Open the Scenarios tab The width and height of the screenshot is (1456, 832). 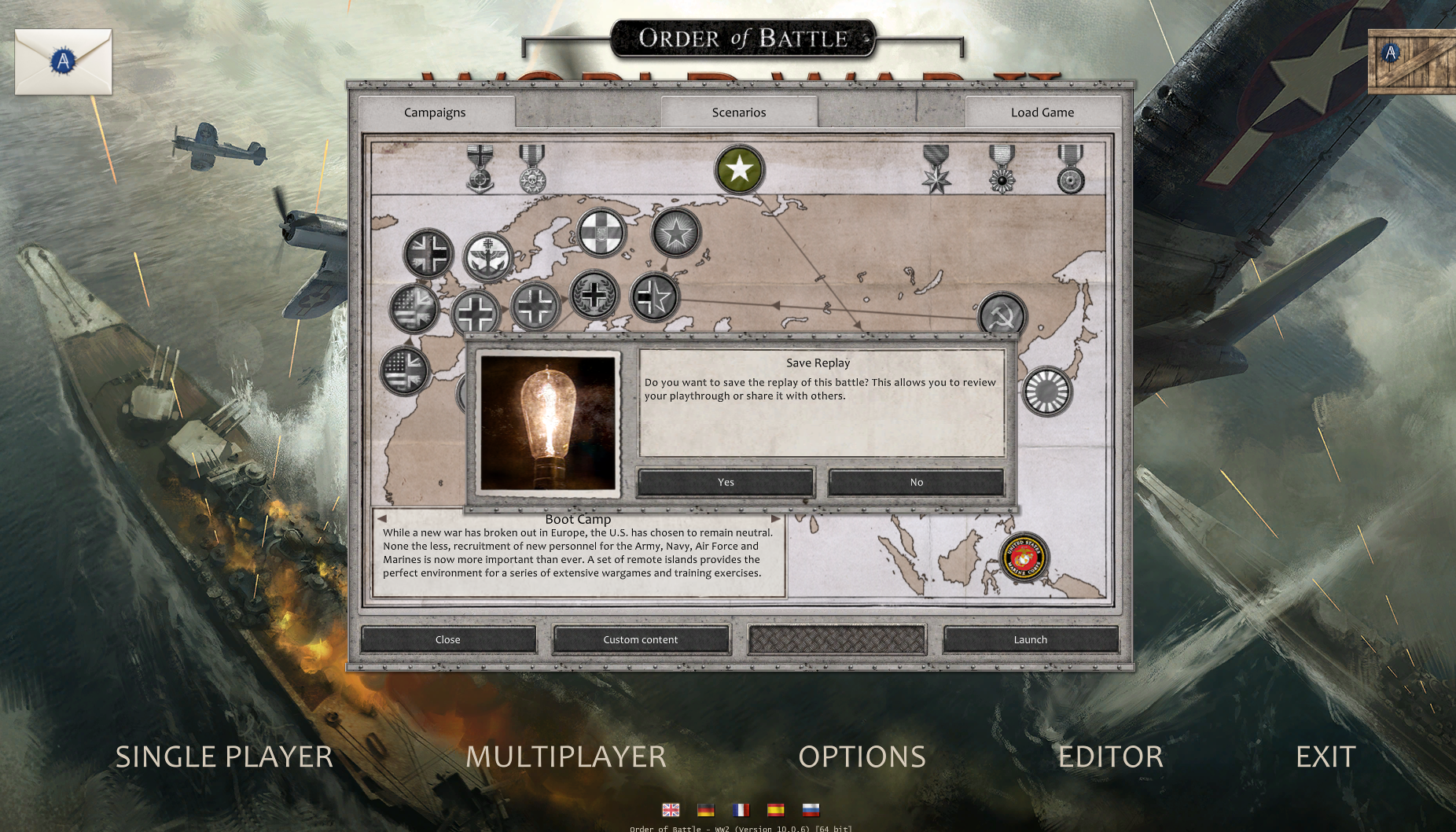coord(738,112)
